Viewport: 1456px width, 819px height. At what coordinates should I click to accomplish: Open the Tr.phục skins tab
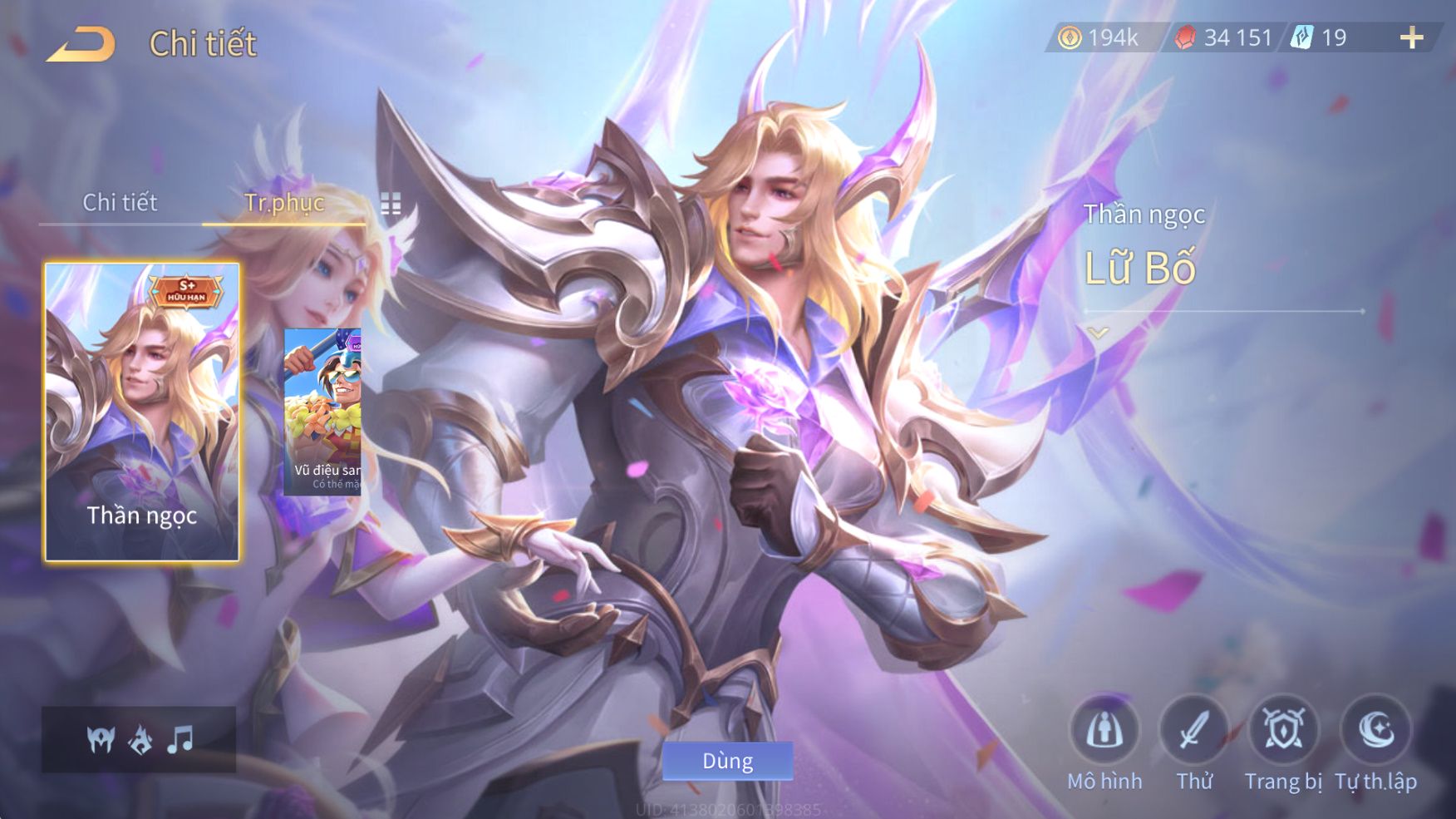283,202
